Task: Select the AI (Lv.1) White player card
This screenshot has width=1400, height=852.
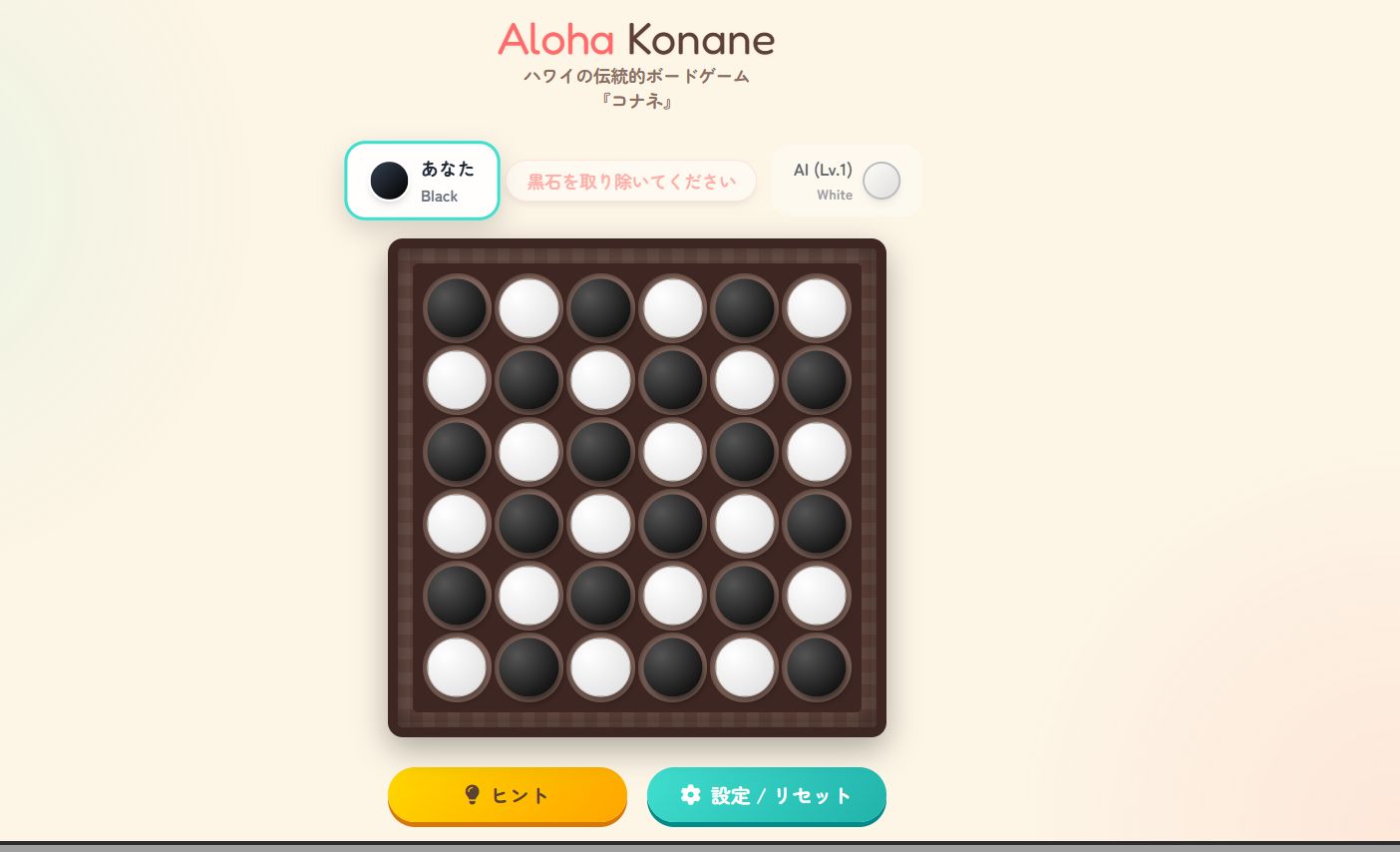Action: [x=846, y=181]
